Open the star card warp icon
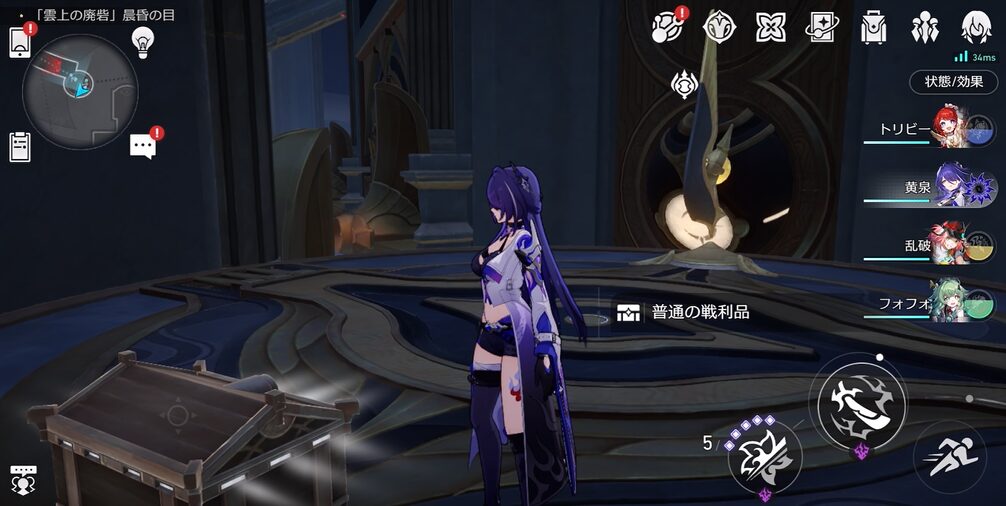Screen dimensions: 1006x506 click(822, 27)
